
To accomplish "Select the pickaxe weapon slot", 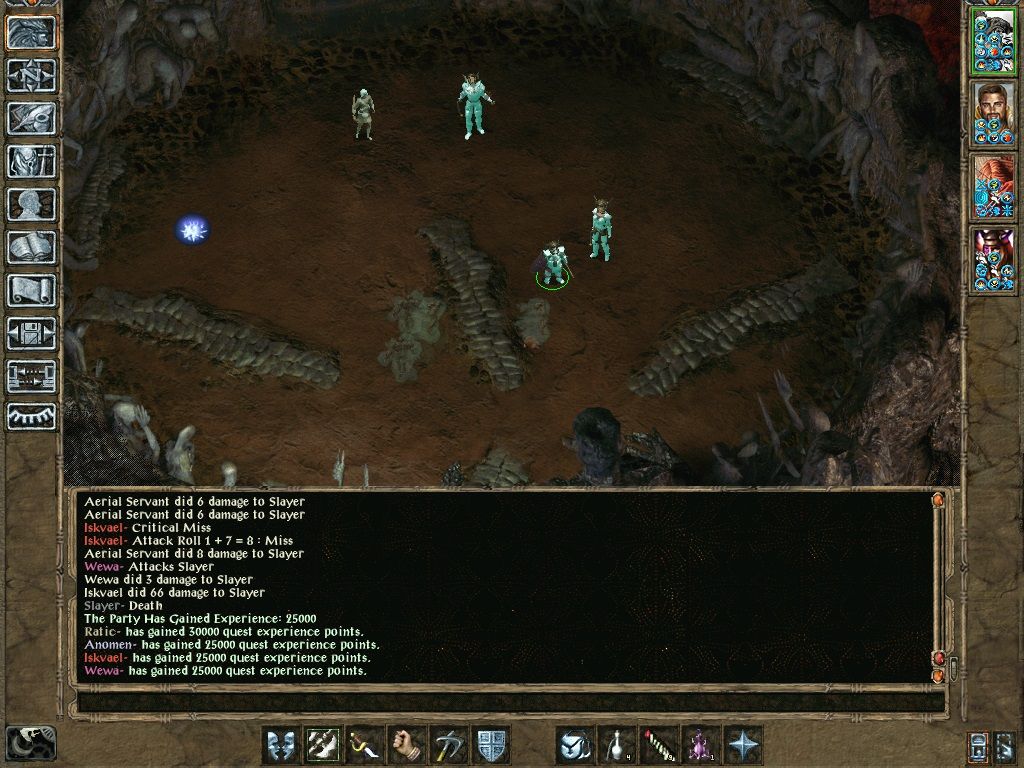I will tap(449, 745).
